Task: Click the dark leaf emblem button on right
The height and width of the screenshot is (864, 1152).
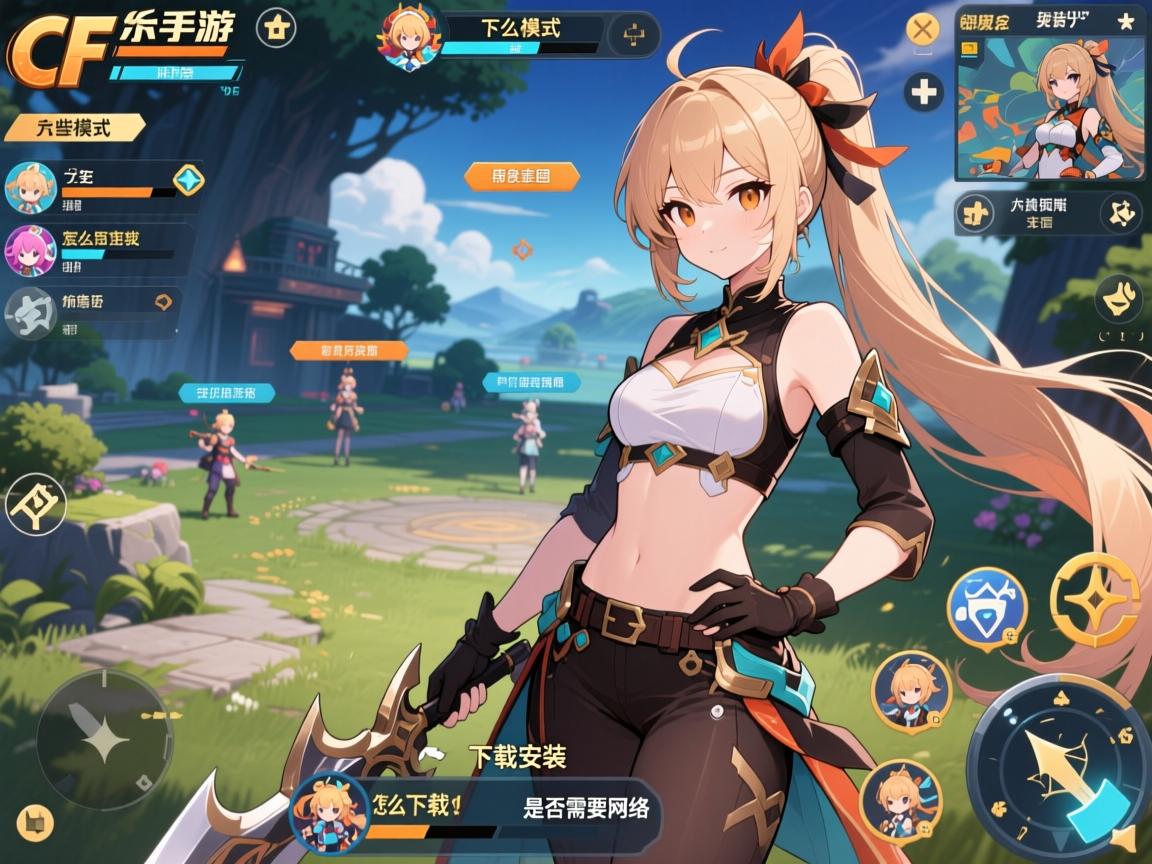Action: point(1118,297)
